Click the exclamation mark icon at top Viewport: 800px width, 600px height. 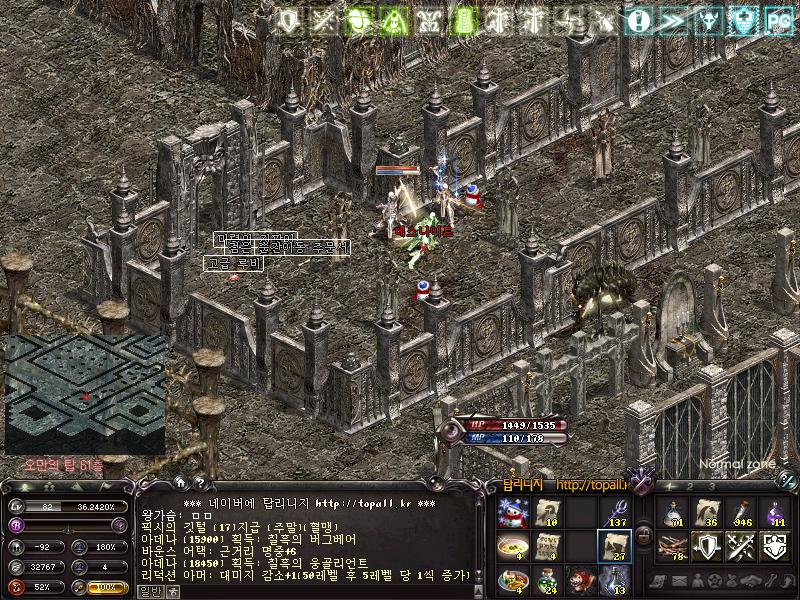(x=640, y=20)
